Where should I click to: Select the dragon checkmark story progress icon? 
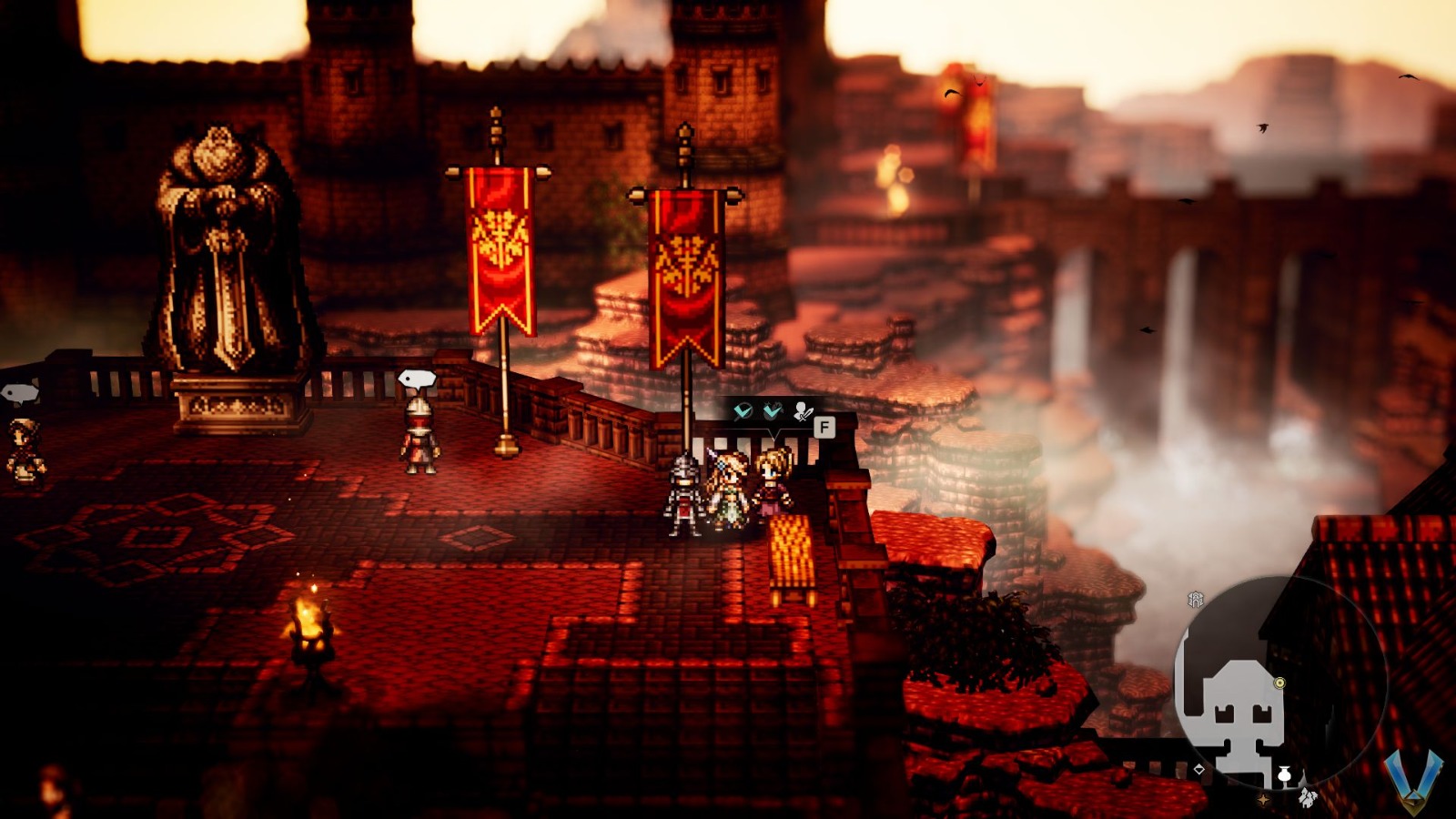[772, 409]
